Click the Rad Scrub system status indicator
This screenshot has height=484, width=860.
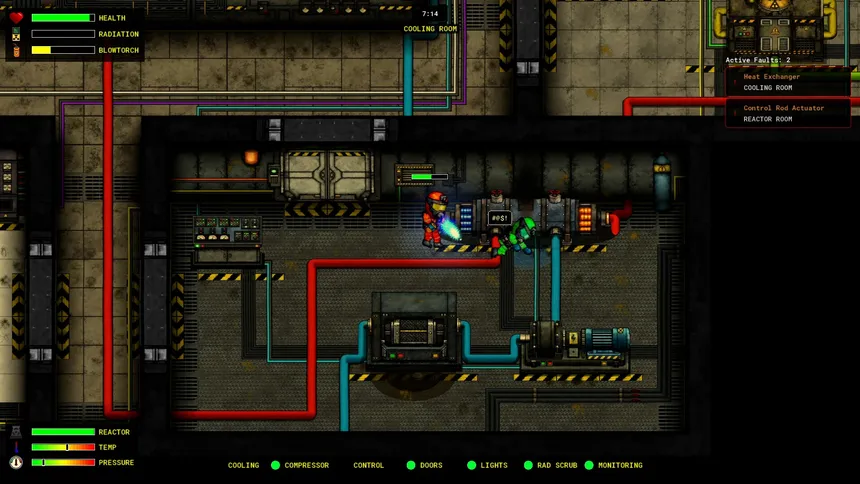coord(528,465)
